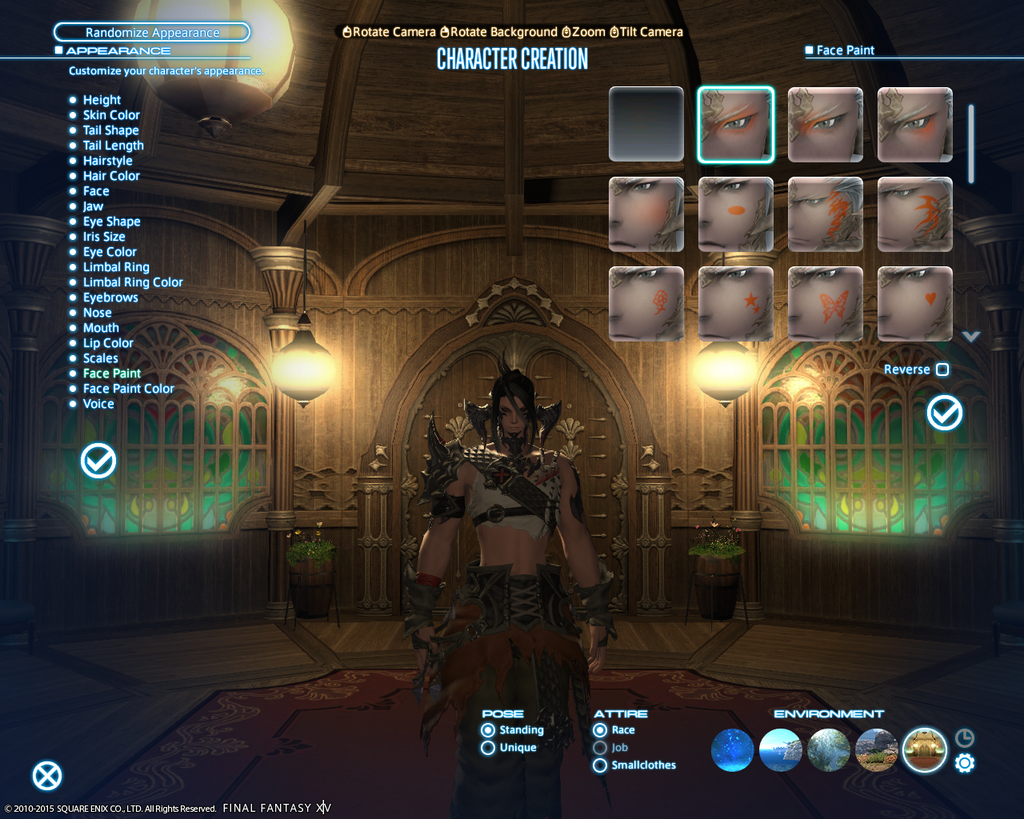Choose the starry night environment thumbnail

(732, 750)
